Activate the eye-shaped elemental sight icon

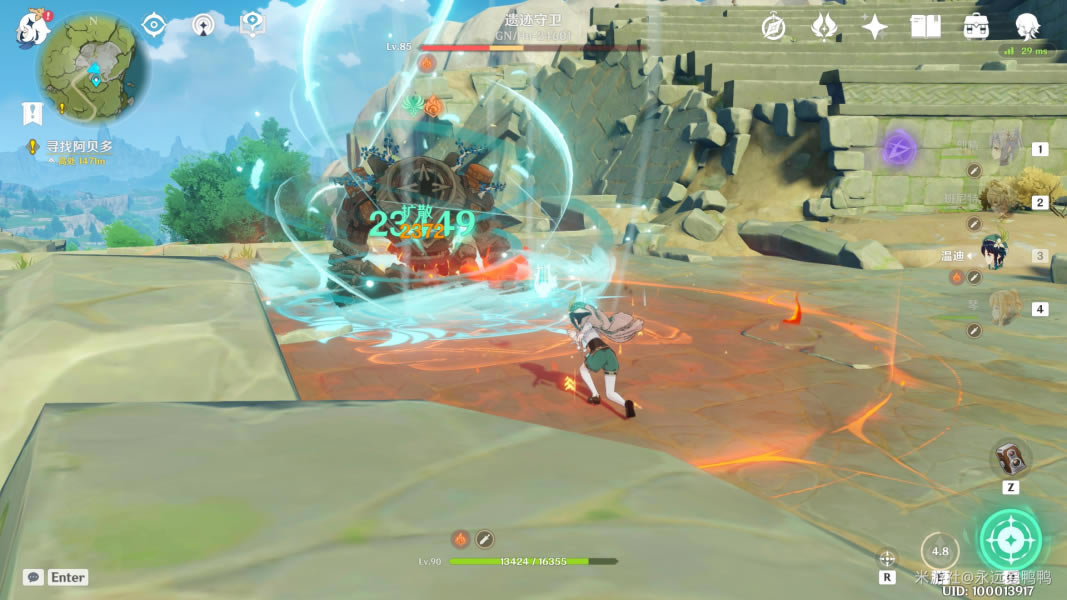pyautogui.click(x=153, y=25)
